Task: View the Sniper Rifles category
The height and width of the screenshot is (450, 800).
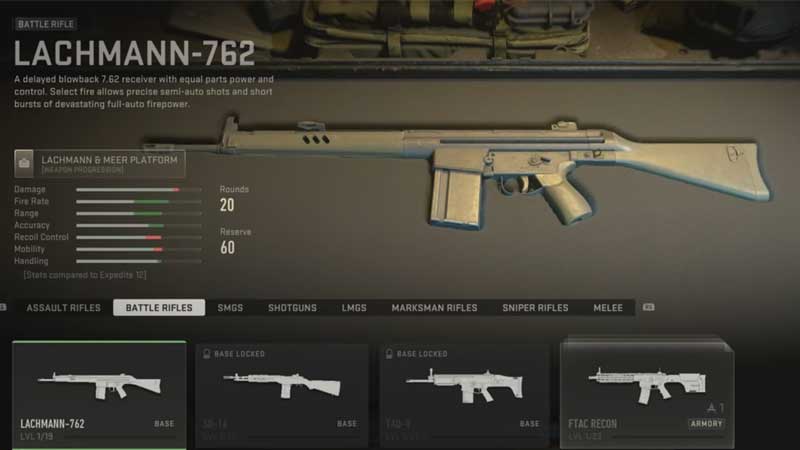Action: (x=535, y=308)
